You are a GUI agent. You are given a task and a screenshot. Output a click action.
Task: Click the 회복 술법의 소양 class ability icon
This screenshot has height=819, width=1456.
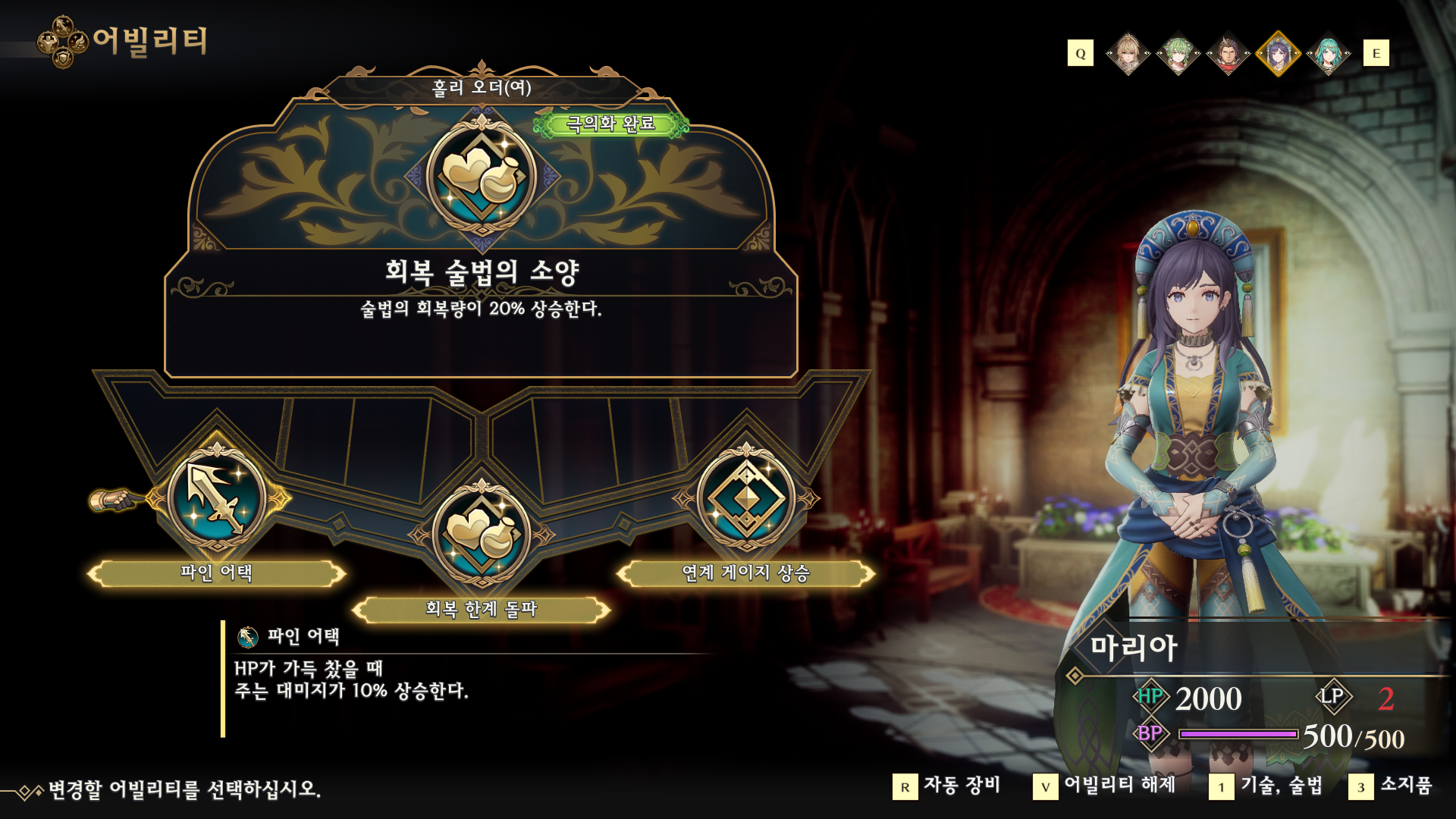482,177
